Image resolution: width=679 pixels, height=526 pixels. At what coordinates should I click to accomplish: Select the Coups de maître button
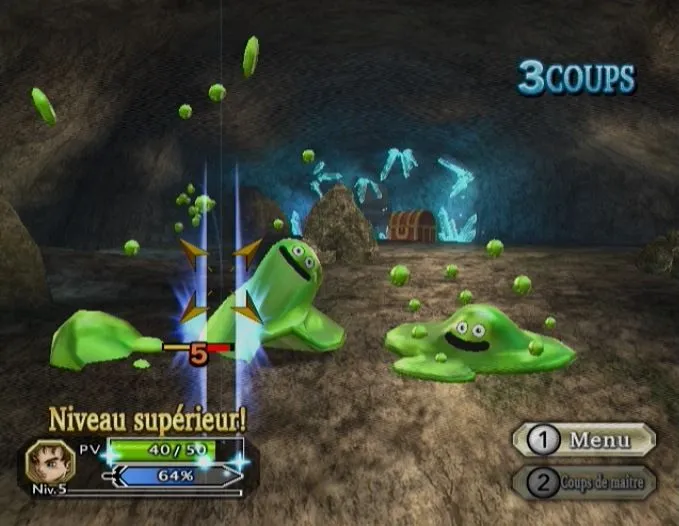(585, 483)
